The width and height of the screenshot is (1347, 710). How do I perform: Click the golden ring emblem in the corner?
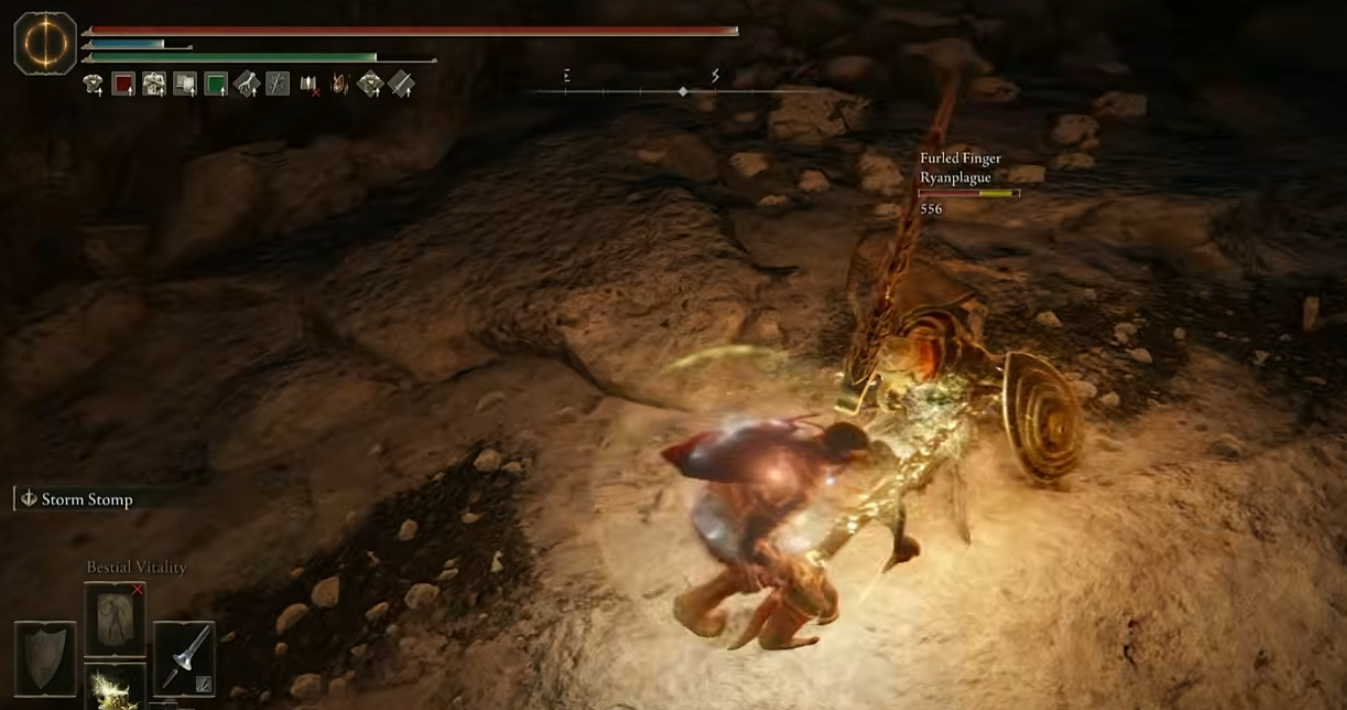pos(45,44)
